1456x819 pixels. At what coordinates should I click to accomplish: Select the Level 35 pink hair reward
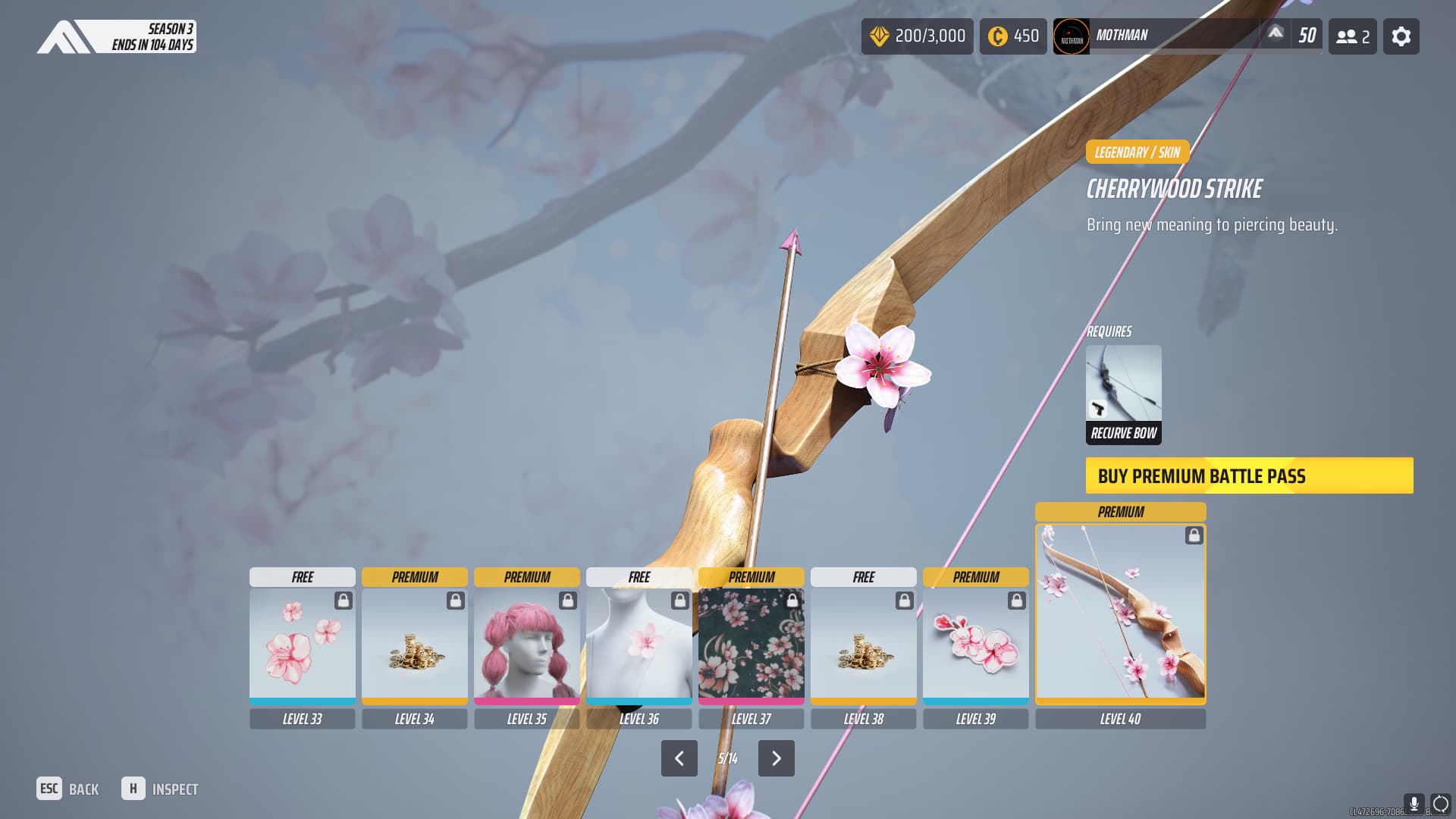526,644
